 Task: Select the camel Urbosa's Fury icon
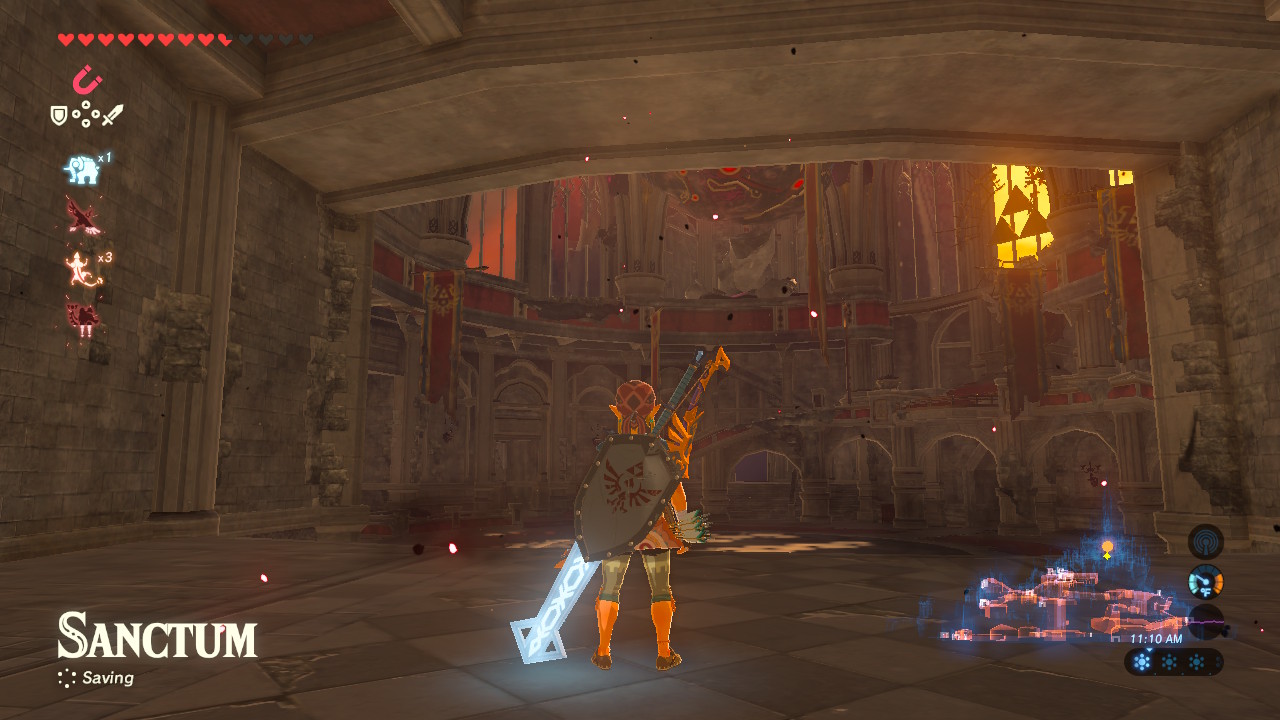[82, 316]
